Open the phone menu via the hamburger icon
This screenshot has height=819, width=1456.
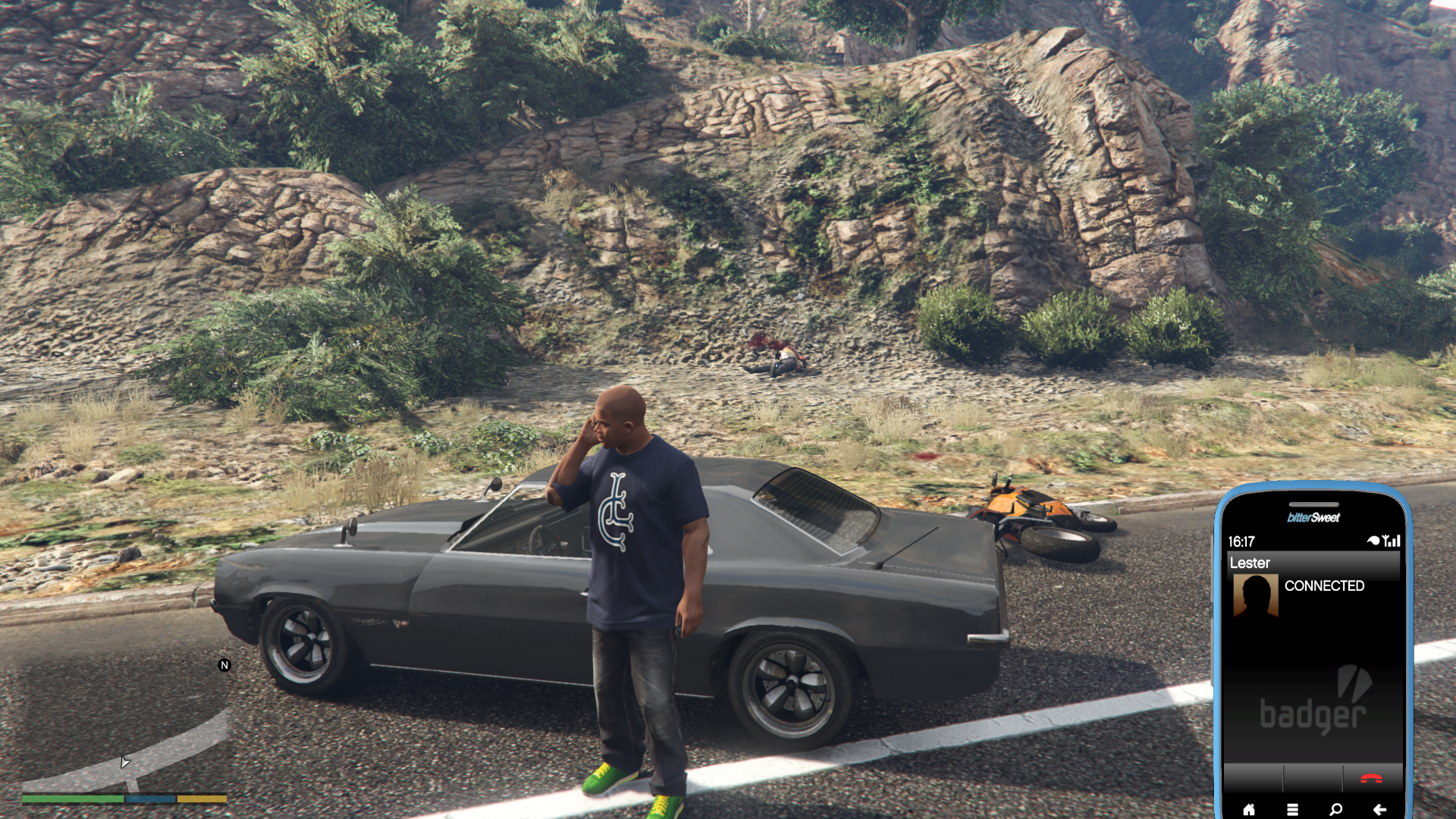[1292, 809]
